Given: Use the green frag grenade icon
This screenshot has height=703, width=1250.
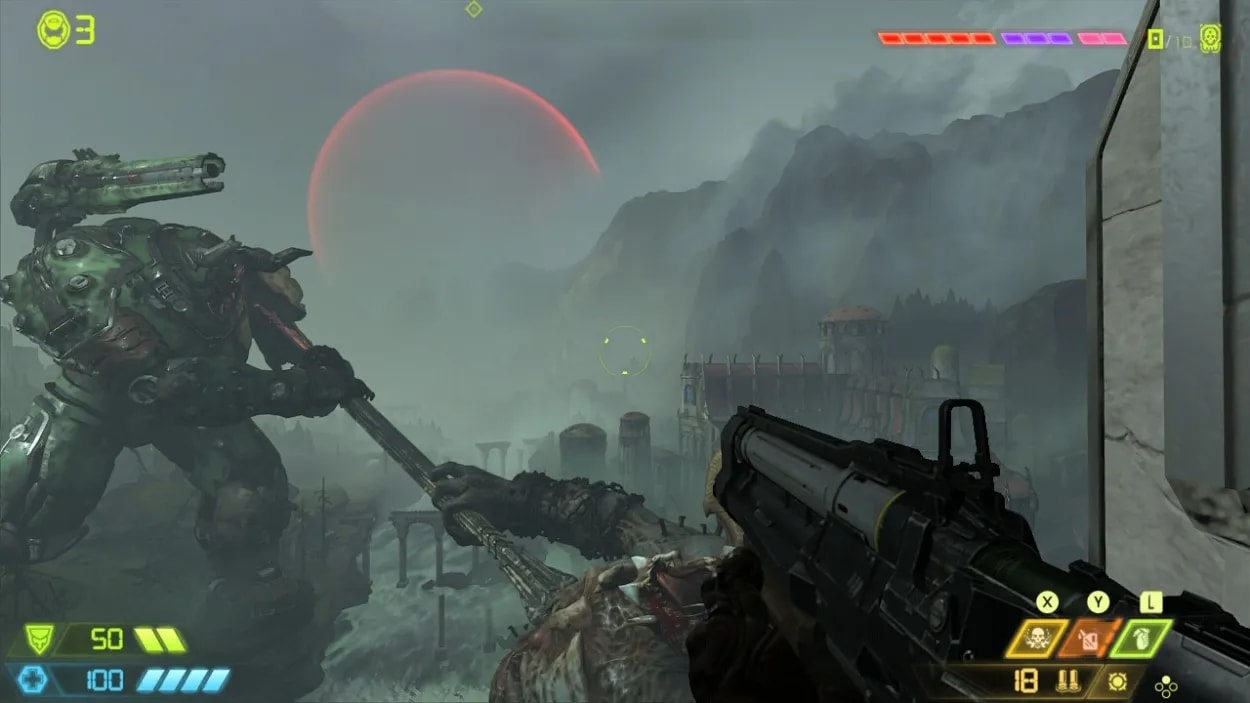Looking at the screenshot, I should [1143, 639].
